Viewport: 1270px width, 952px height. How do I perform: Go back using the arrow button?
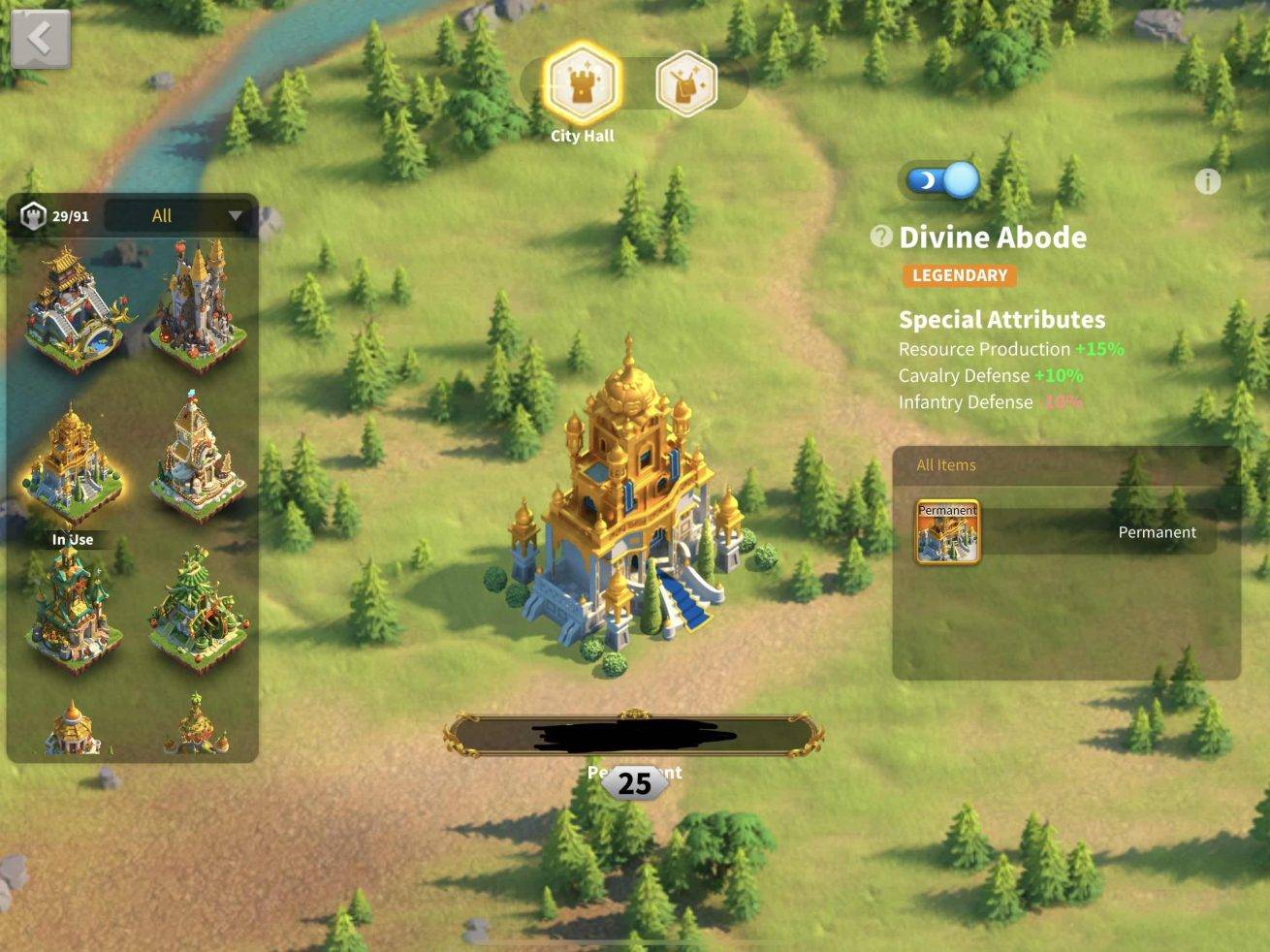click(41, 40)
